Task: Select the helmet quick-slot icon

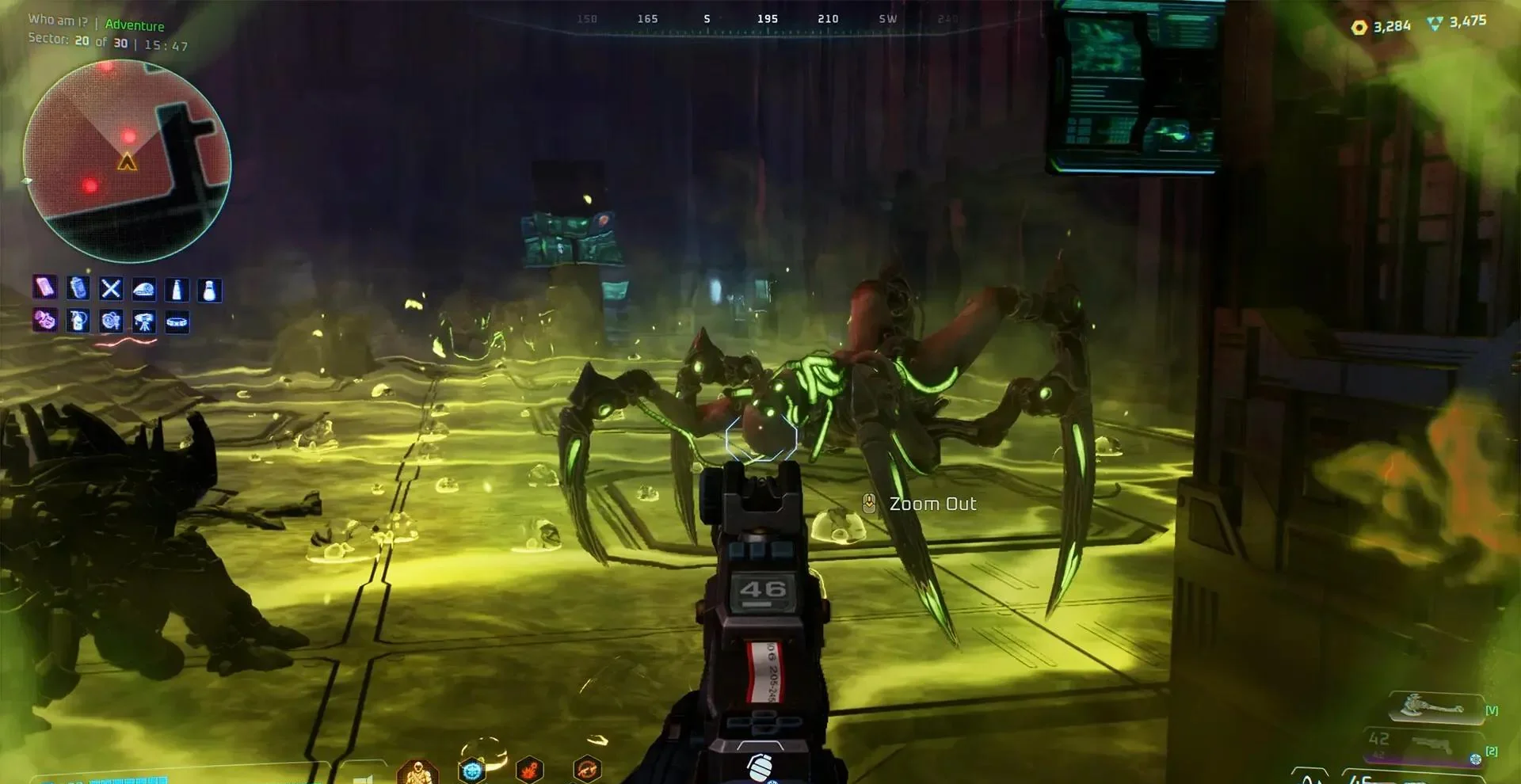Action: tap(147, 290)
